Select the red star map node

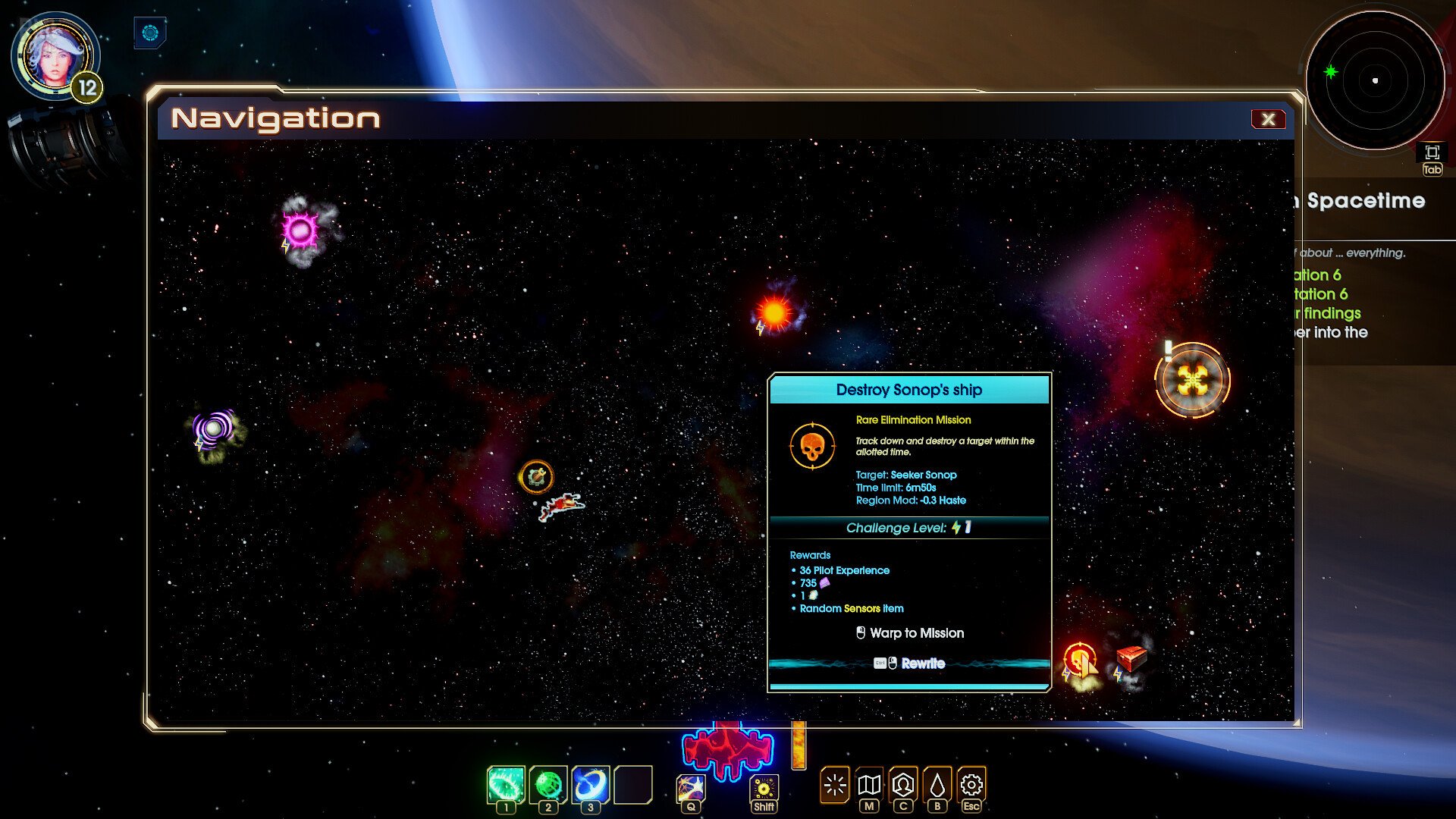pos(774,312)
